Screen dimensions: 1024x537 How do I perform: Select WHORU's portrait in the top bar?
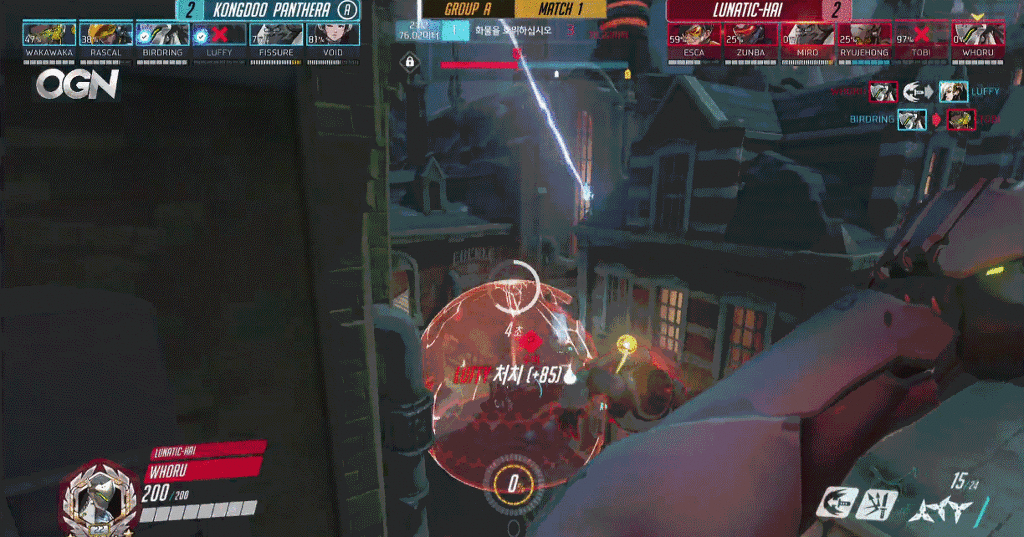pos(978,36)
